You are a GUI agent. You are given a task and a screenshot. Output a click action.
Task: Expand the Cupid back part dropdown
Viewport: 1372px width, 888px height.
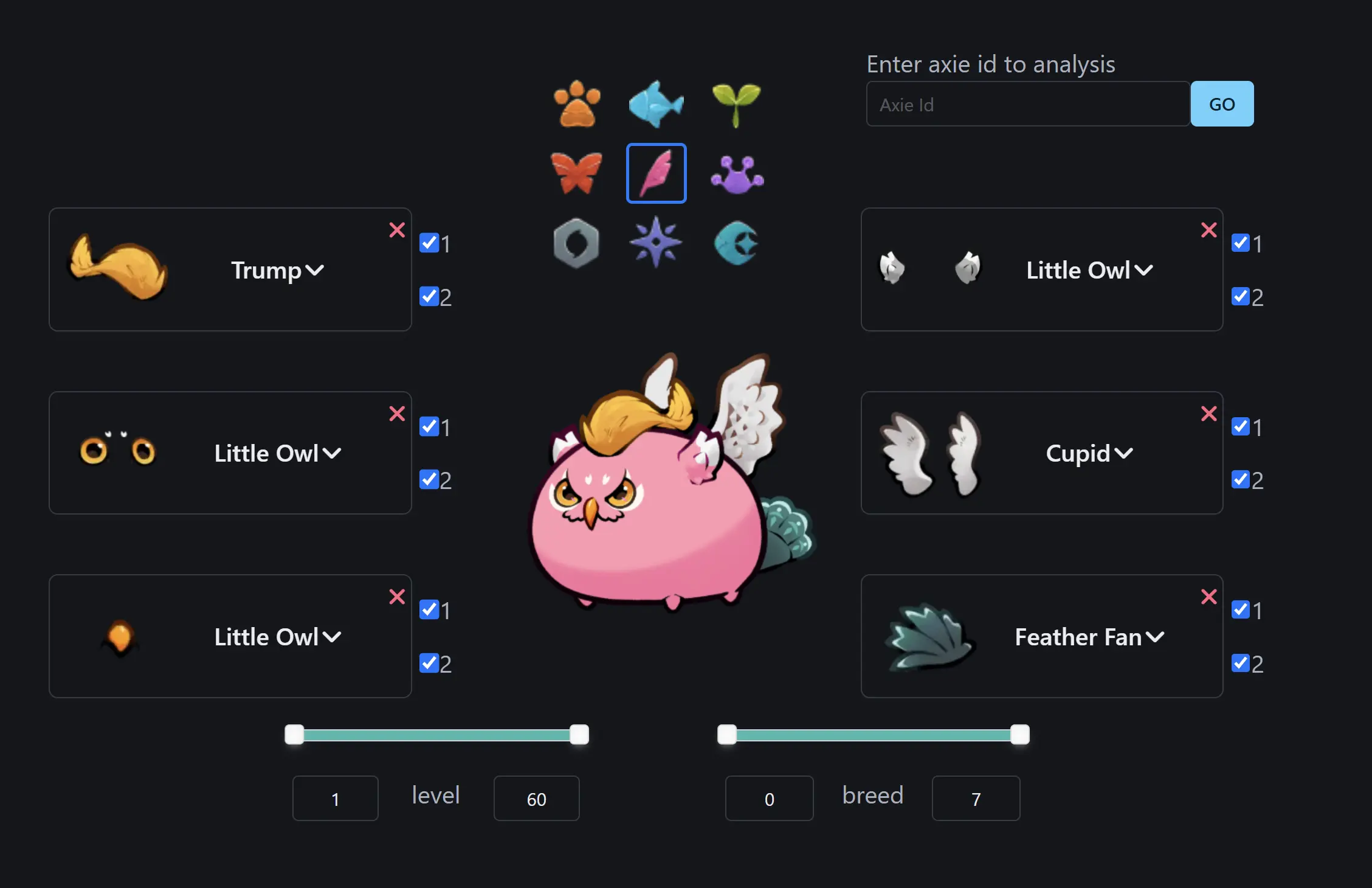tap(1089, 453)
